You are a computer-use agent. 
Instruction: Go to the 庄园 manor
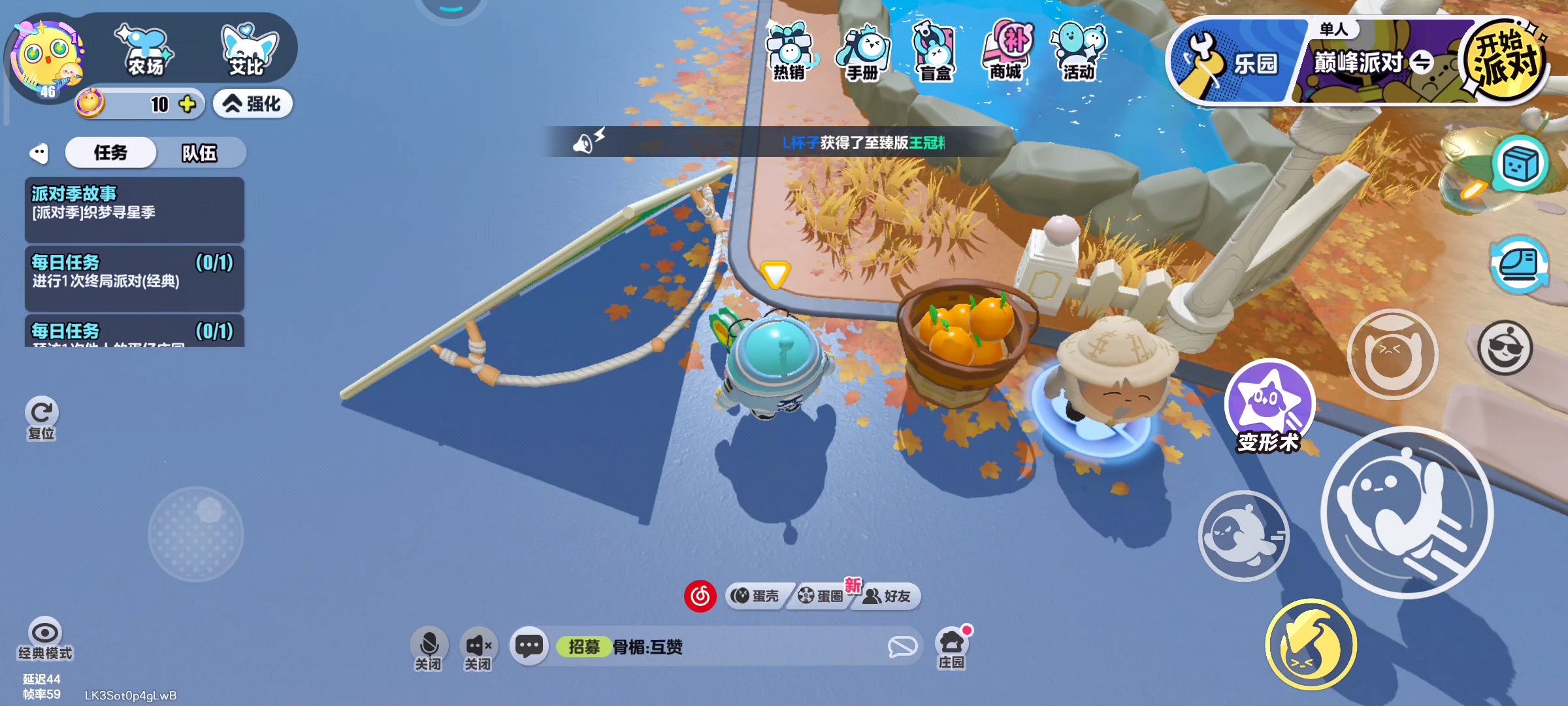[951, 648]
